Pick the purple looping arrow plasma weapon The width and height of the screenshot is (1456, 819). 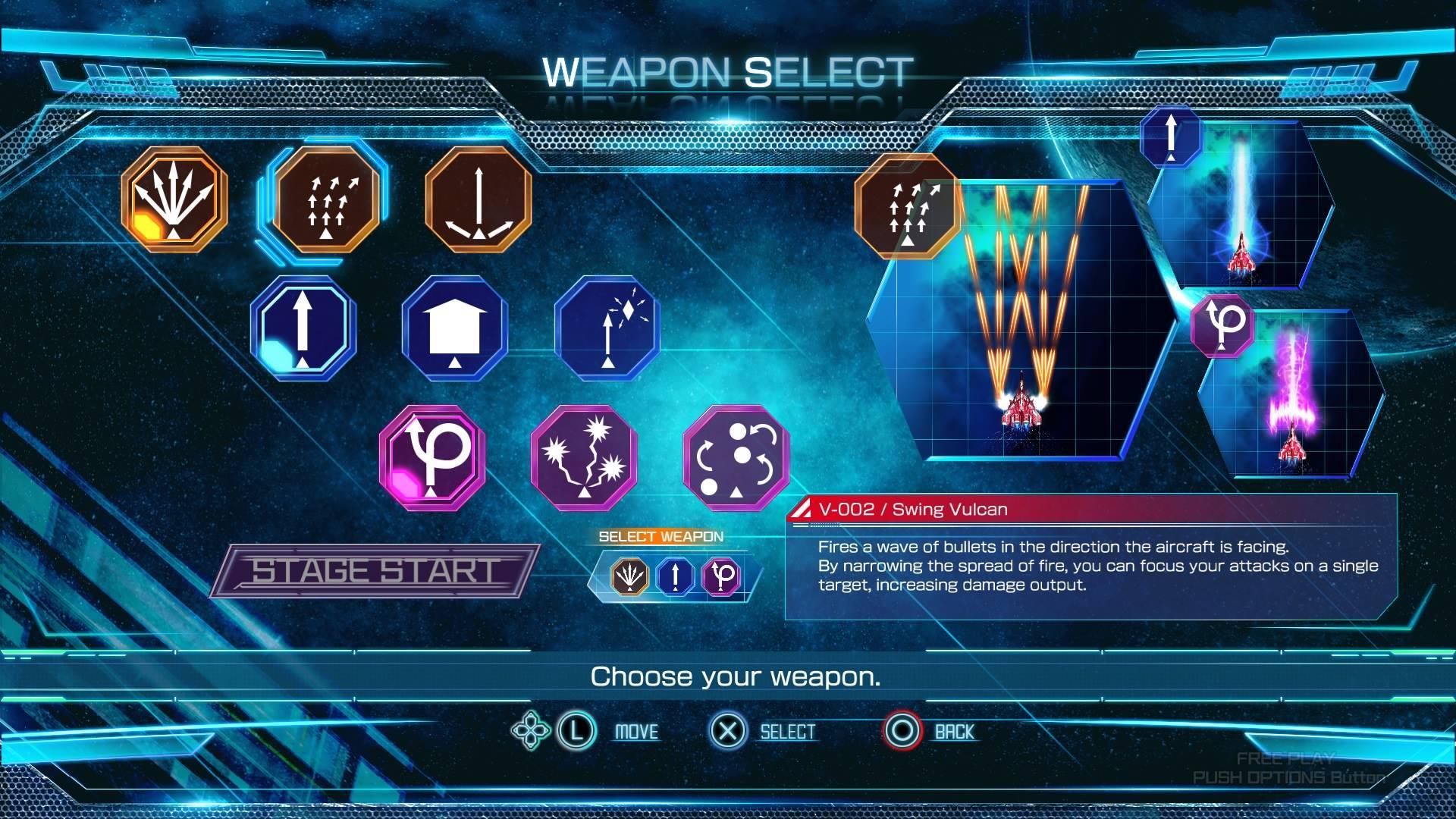pyautogui.click(x=432, y=457)
